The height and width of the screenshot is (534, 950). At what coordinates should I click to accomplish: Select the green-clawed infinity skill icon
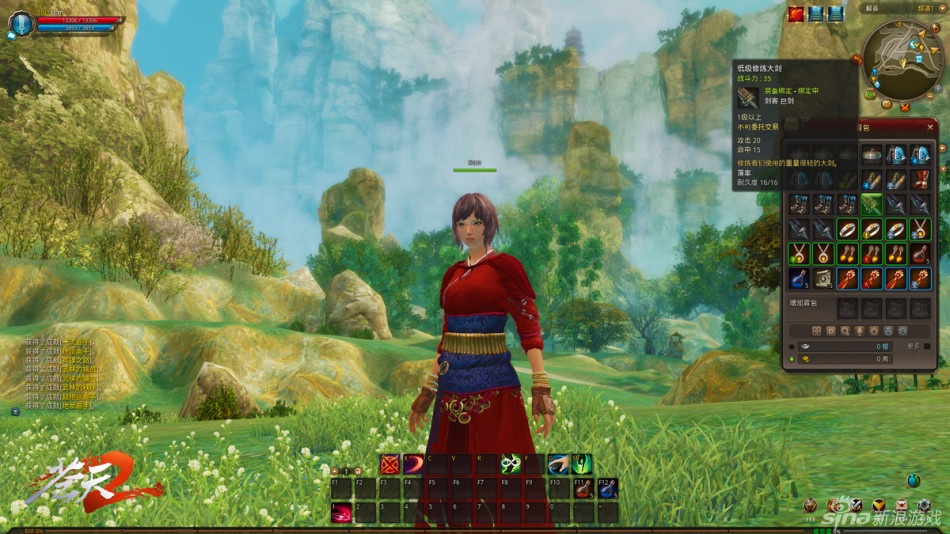pos(510,464)
